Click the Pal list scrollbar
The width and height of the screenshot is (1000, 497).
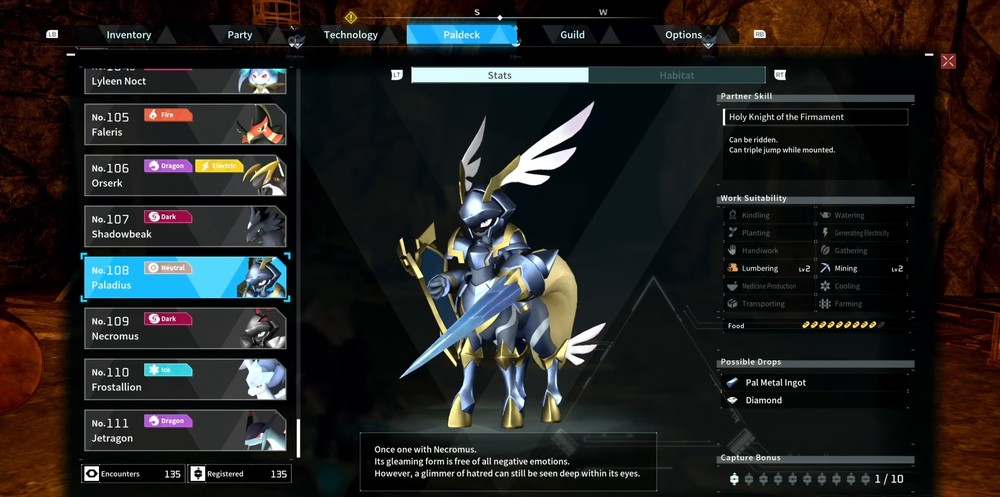298,436
